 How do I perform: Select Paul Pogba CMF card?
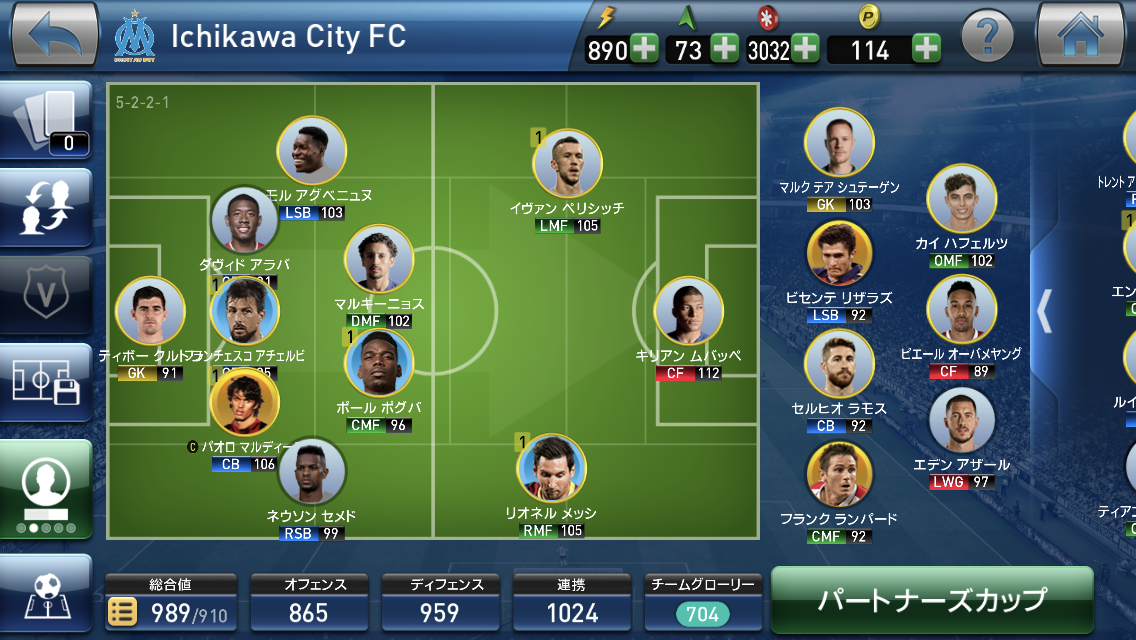378,363
